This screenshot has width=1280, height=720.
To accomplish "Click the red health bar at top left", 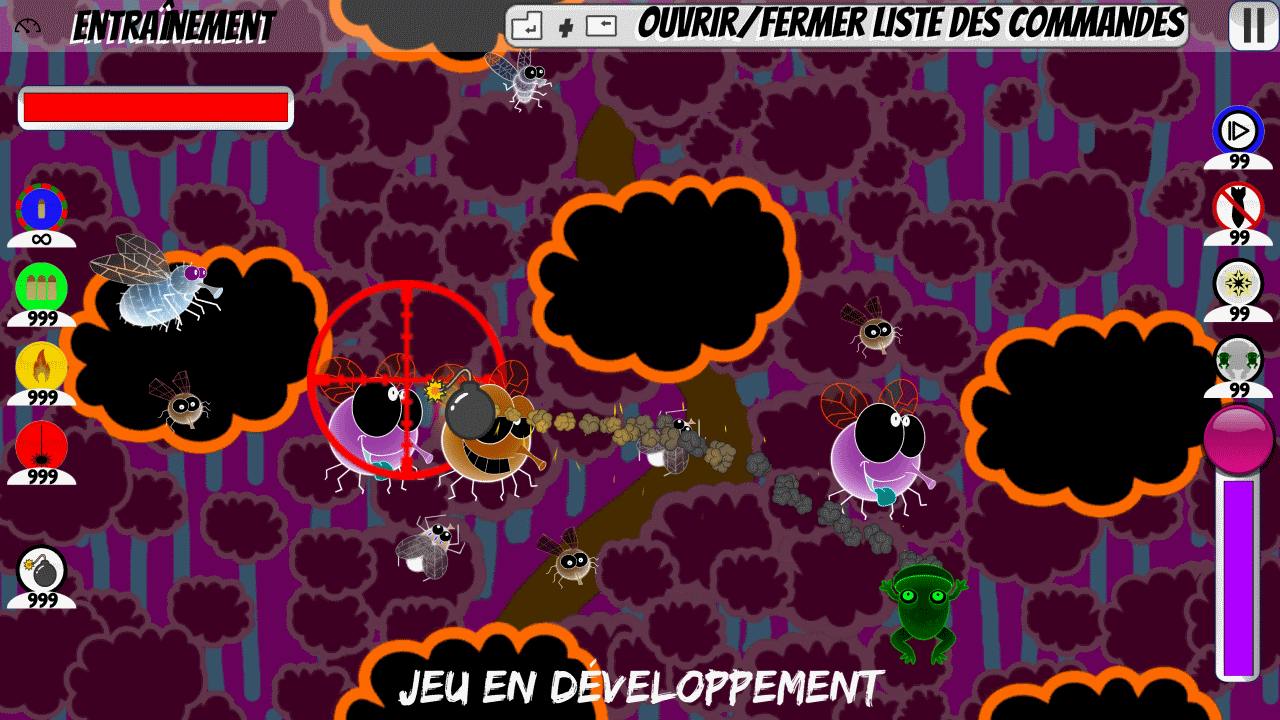I will click(x=155, y=106).
